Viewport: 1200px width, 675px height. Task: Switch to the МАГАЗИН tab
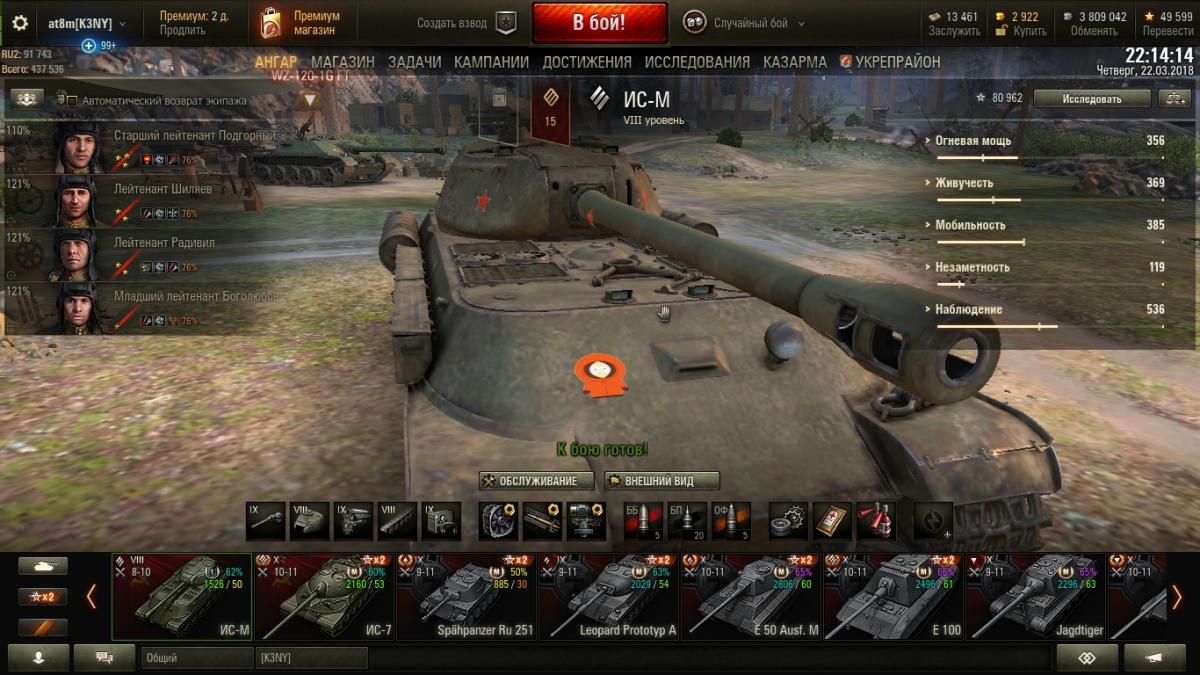[x=342, y=62]
